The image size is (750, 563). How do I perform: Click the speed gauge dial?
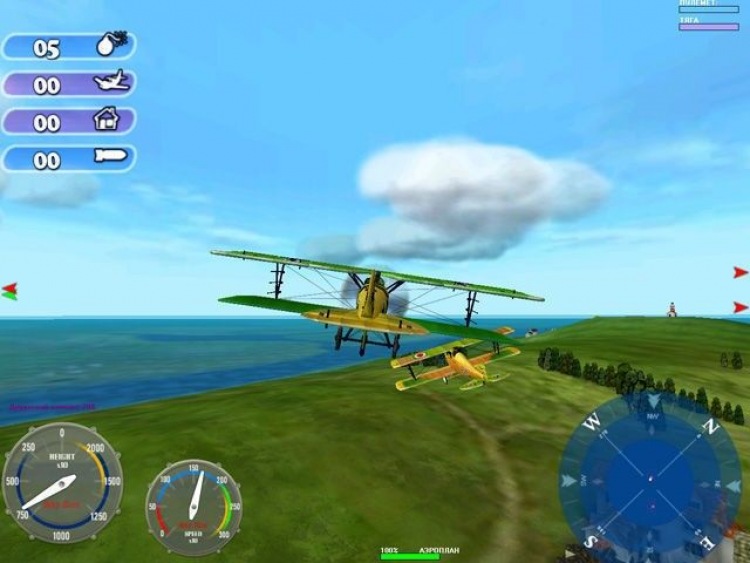point(194,507)
